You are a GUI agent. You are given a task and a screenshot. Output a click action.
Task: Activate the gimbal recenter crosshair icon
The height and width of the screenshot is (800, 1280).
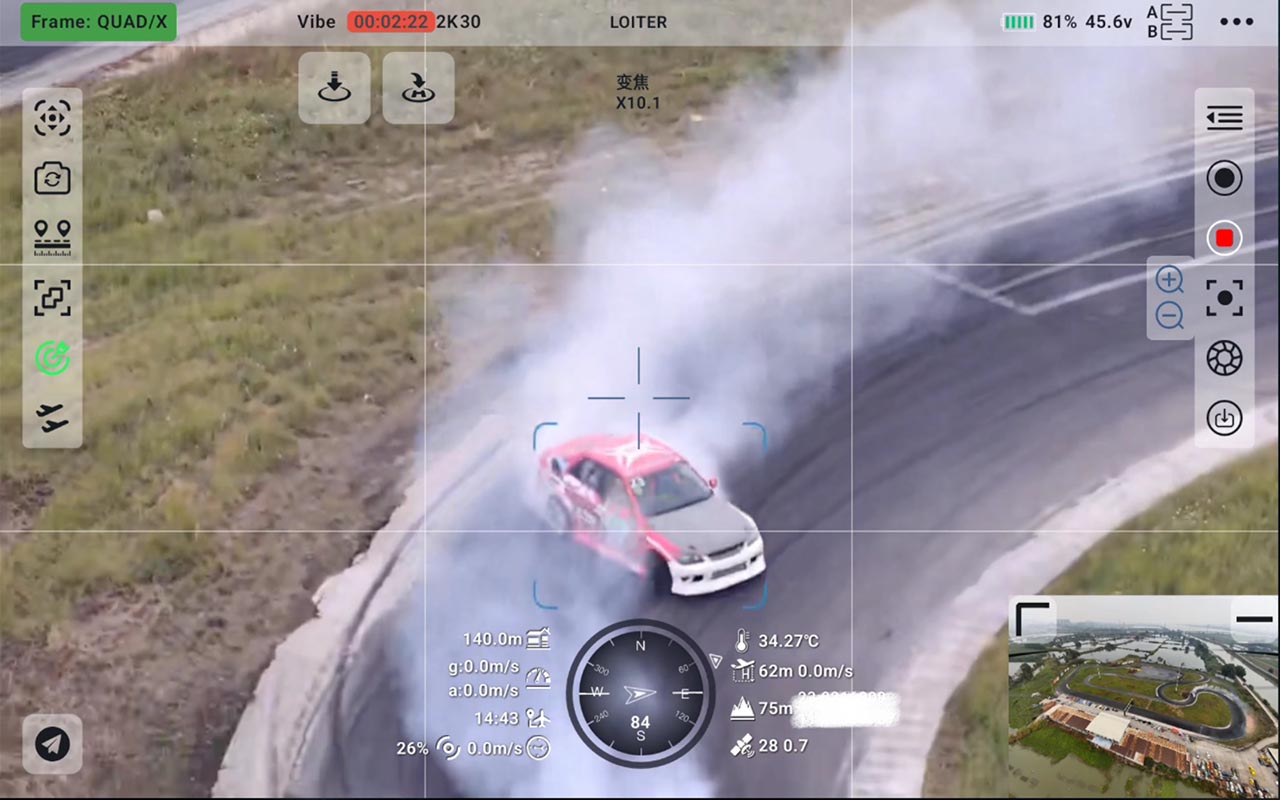tap(52, 118)
